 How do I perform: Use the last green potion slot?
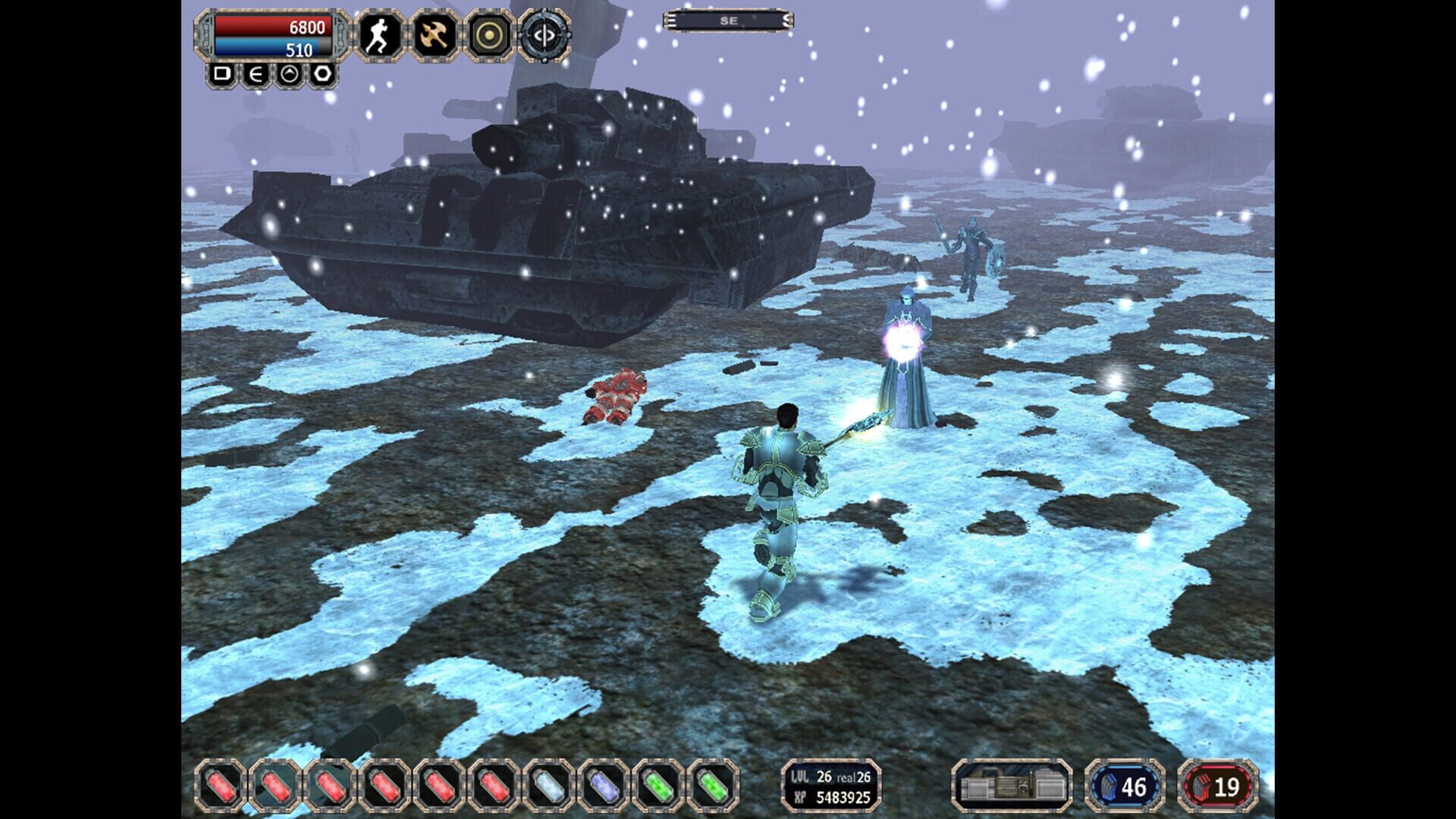(x=713, y=786)
